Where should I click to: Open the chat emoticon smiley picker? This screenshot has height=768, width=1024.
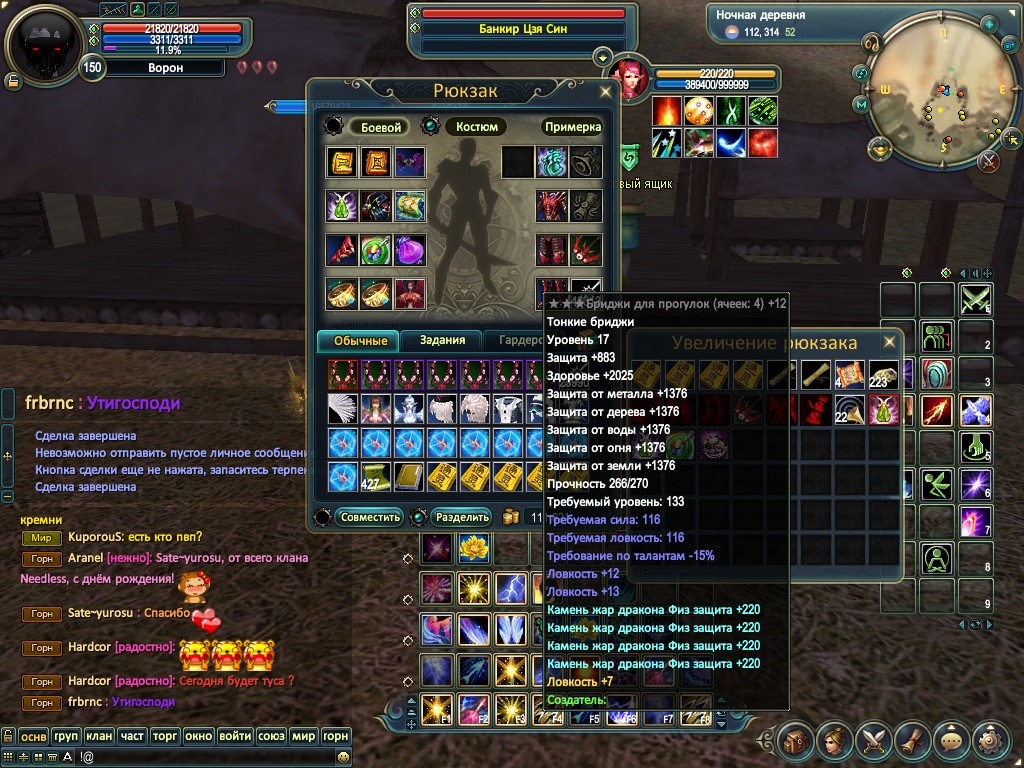point(344,758)
